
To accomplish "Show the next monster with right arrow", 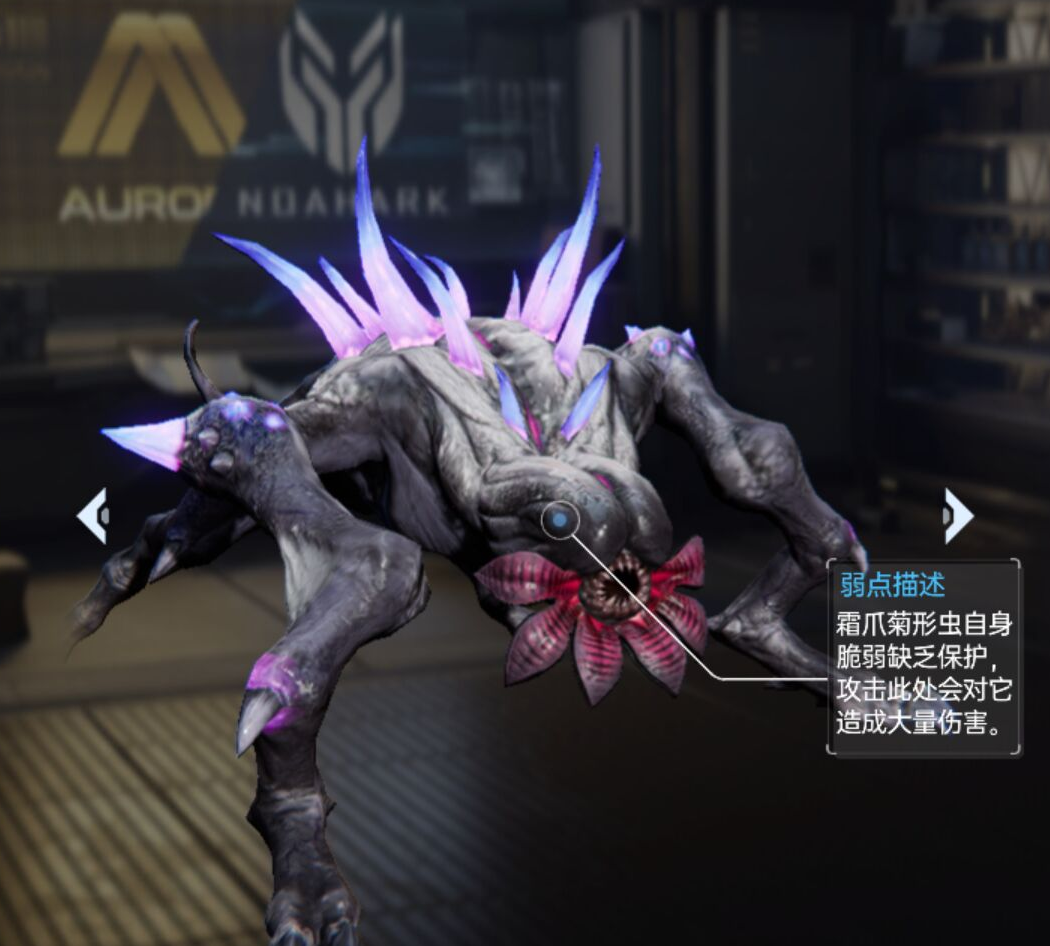I will coord(957,516).
